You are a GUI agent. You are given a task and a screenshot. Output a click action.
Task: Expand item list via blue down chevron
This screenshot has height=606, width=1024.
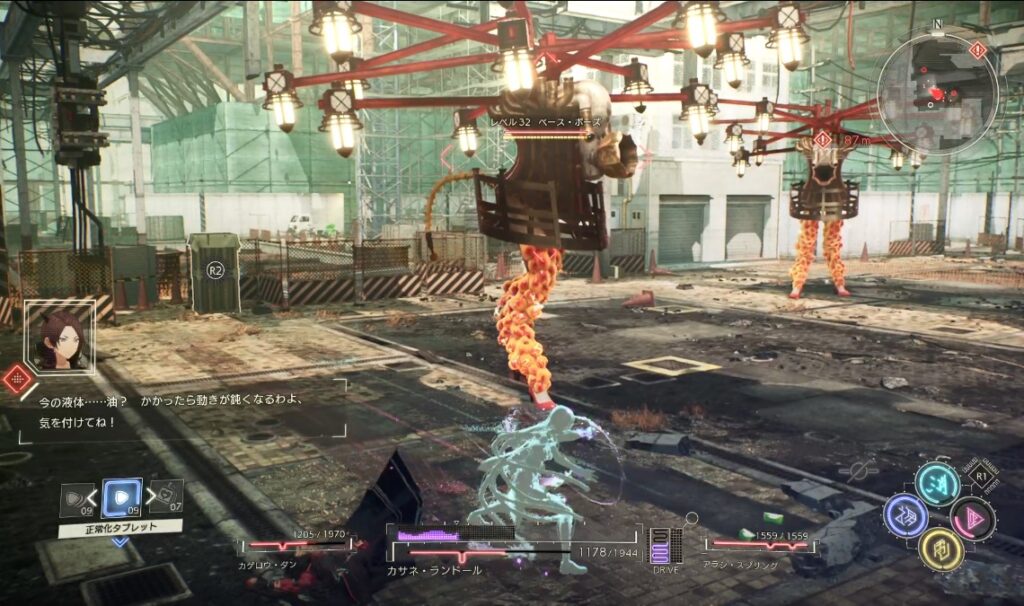click(120, 542)
